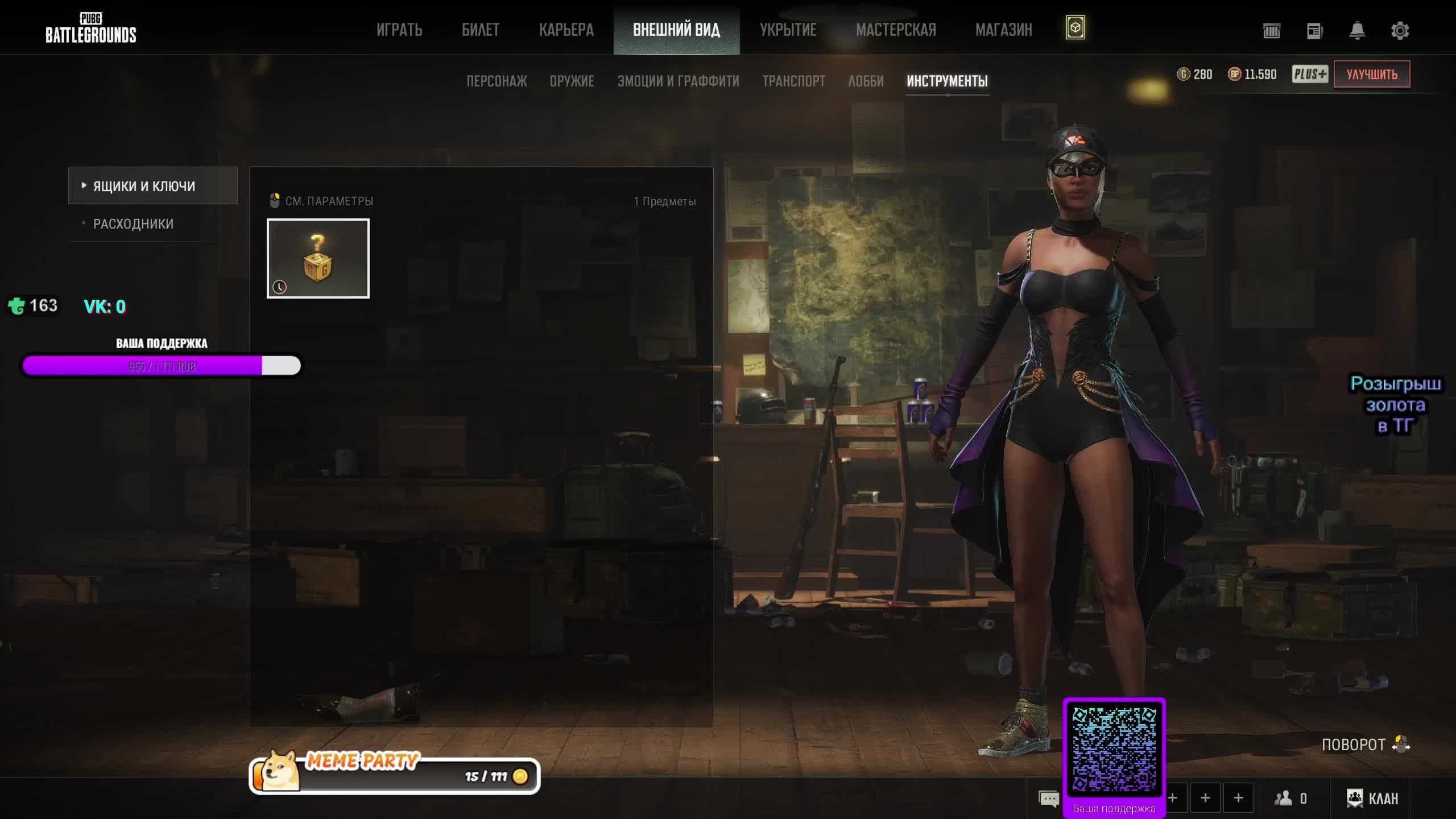
Task: Go to the Карьера section
Action: (566, 30)
